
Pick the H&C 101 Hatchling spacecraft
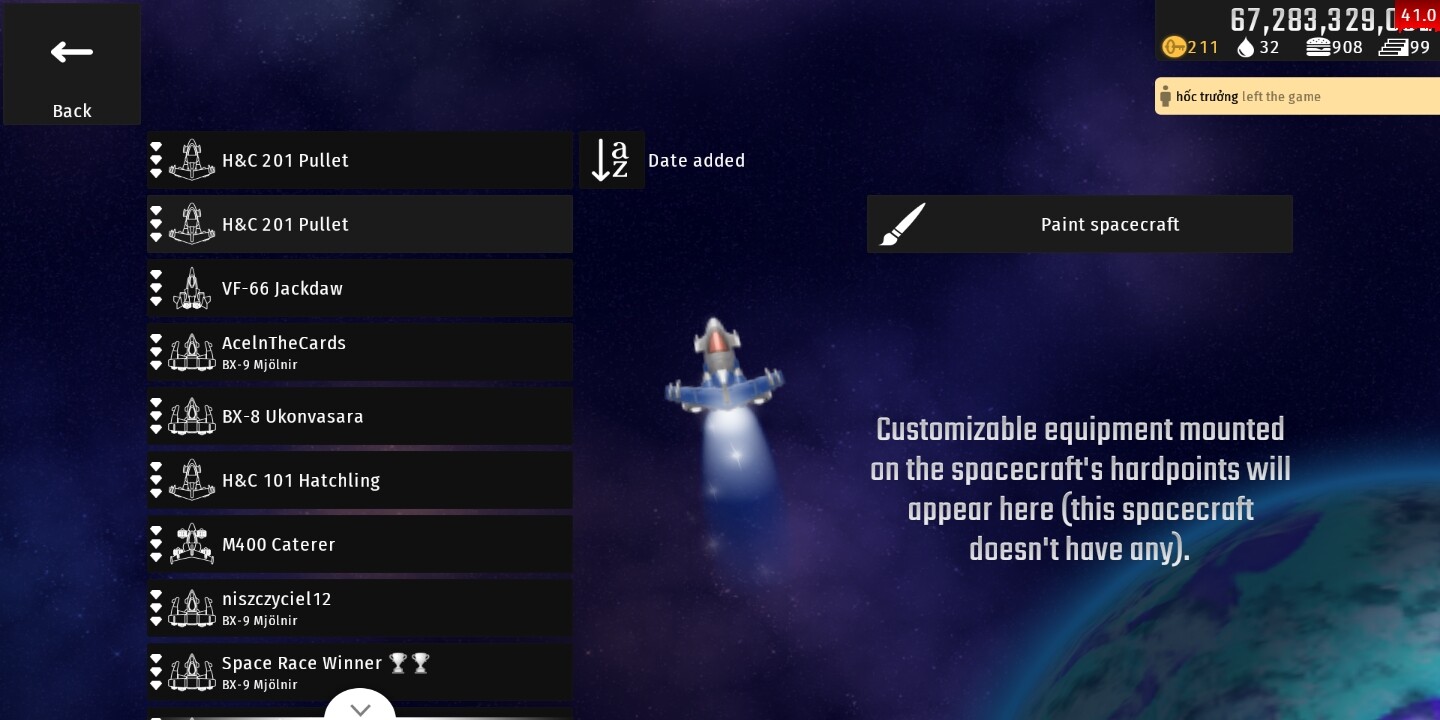click(x=360, y=480)
